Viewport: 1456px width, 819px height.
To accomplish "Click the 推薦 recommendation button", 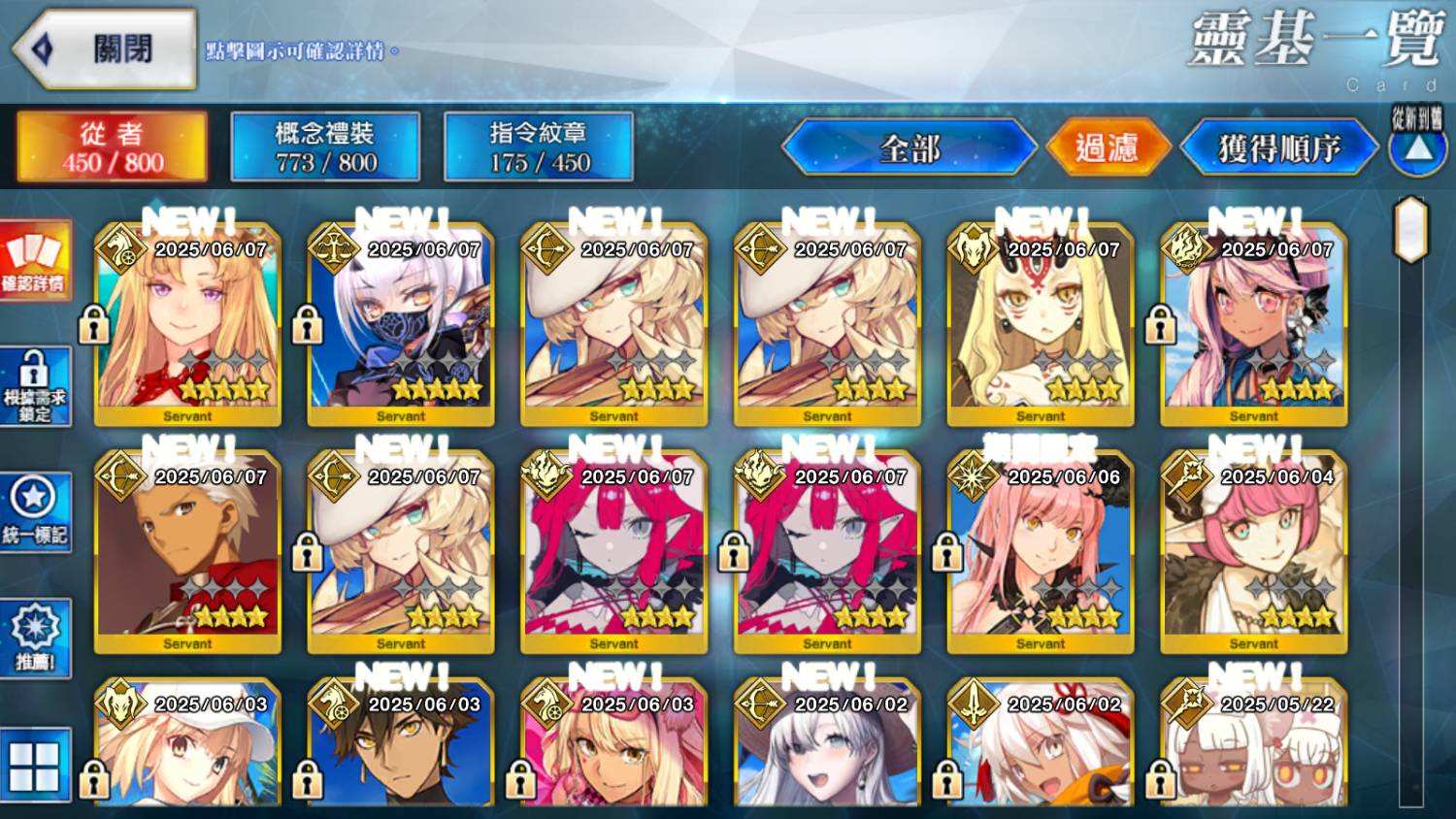I will pyautogui.click(x=35, y=639).
